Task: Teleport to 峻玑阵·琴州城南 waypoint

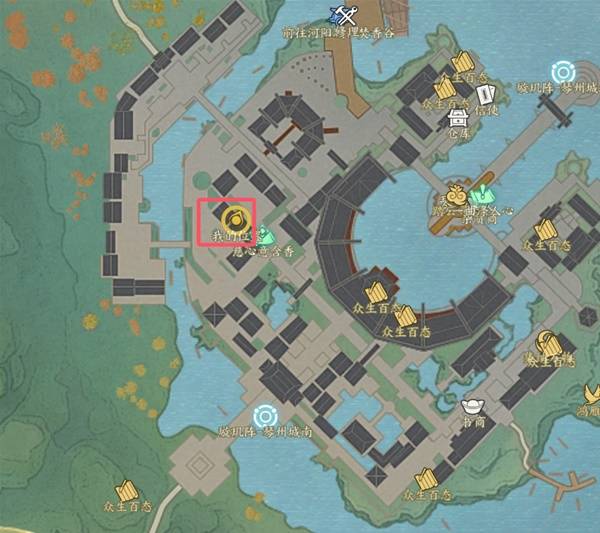Action: [266, 415]
